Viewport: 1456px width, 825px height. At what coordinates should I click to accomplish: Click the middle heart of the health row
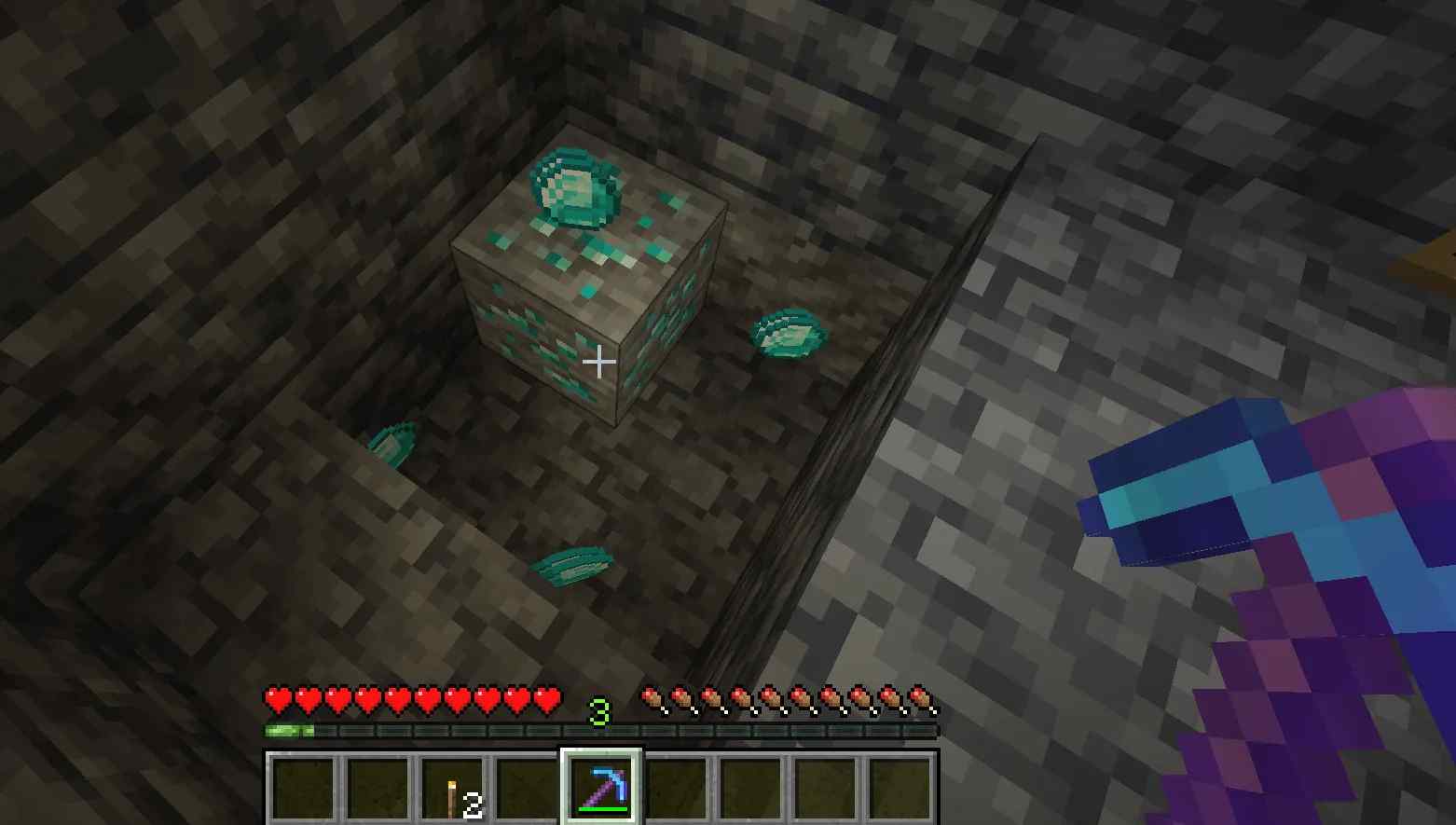(410, 696)
